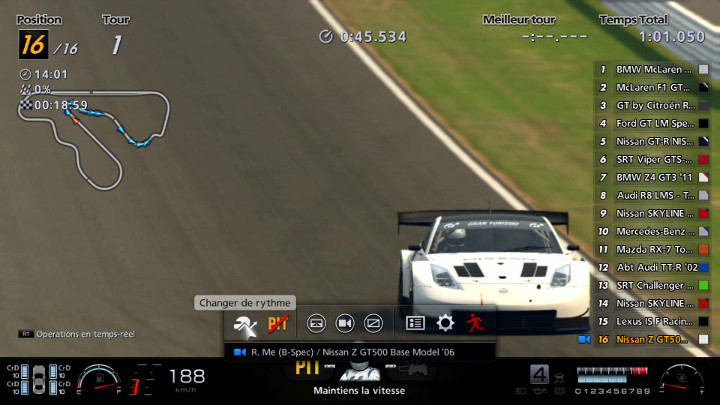Exit the race with red running-man icon
Screen dimensions: 720x405
tap(474, 323)
